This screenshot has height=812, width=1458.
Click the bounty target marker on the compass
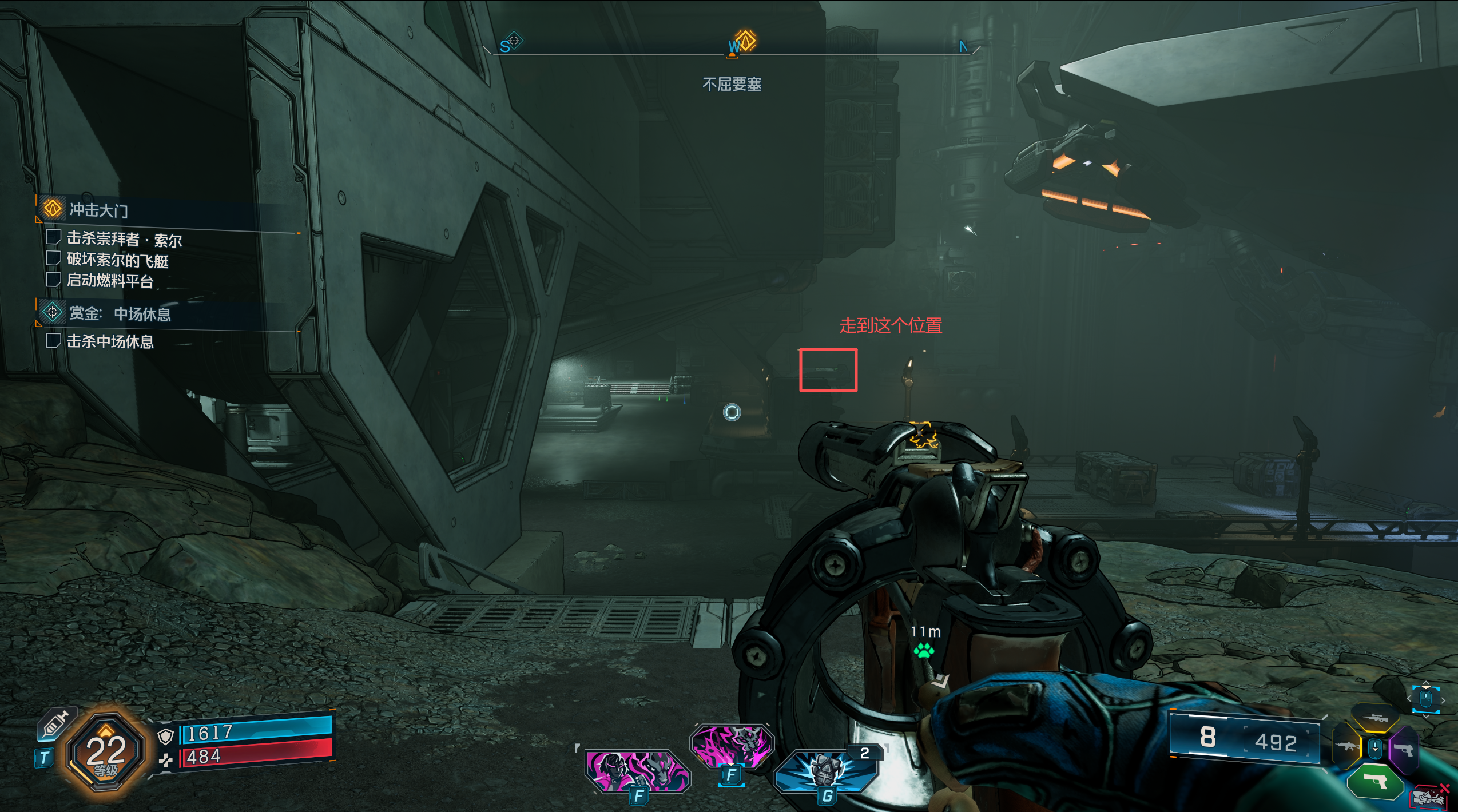click(514, 41)
